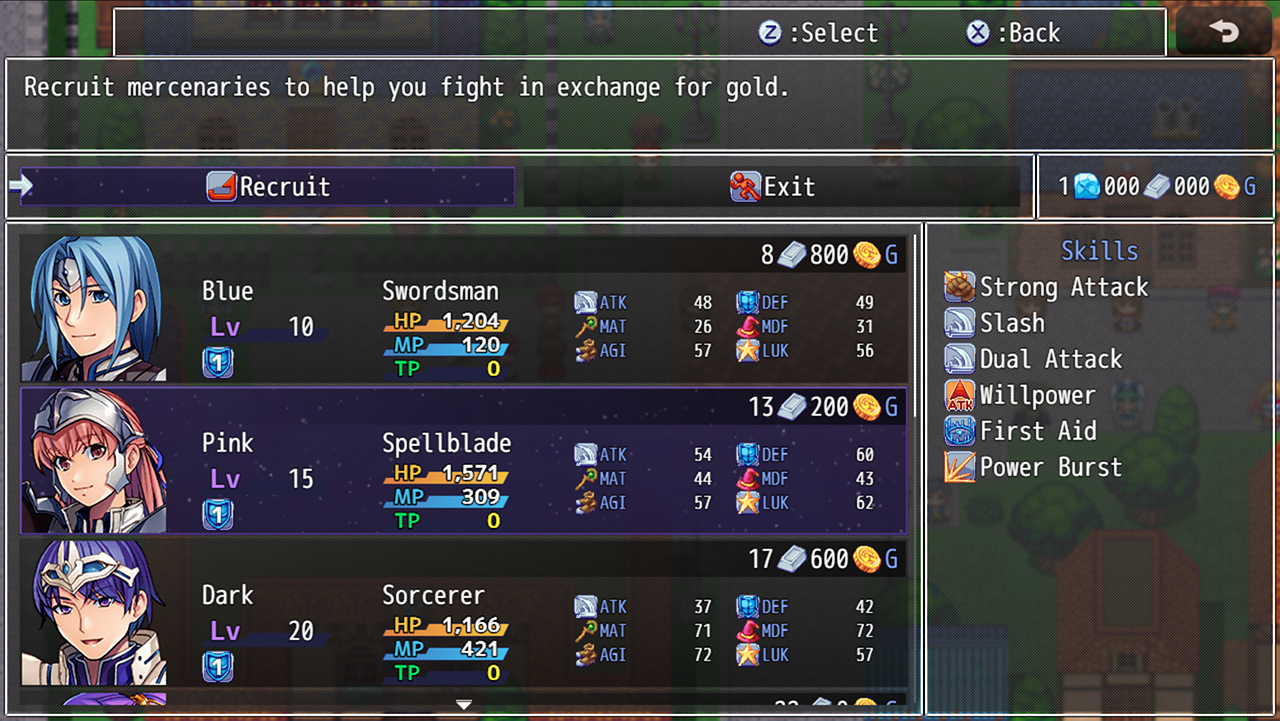Viewport: 1280px width, 721px height.
Task: Click the down arrow below mercenary list
Action: tap(464, 705)
